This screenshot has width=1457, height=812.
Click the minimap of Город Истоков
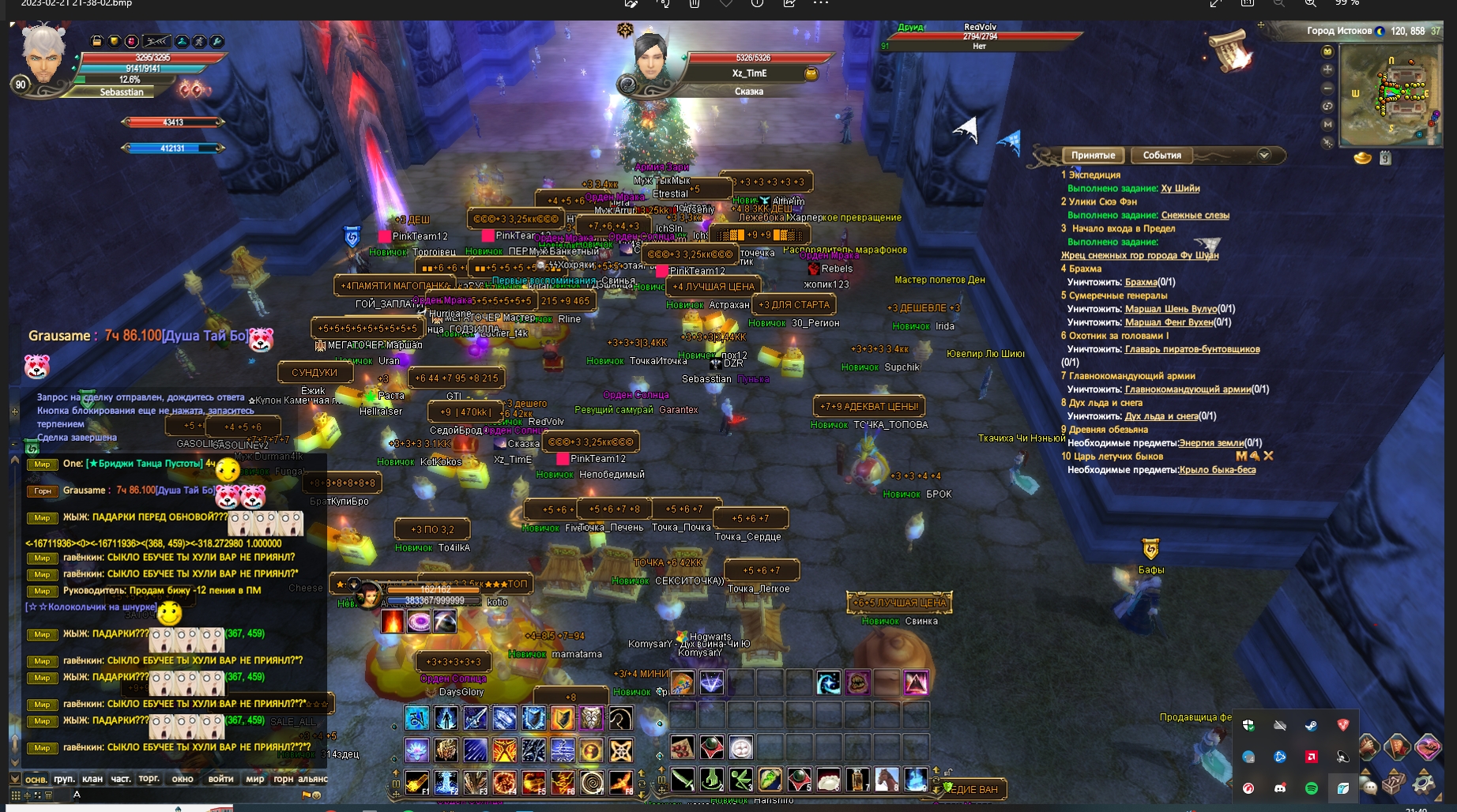point(1391,94)
